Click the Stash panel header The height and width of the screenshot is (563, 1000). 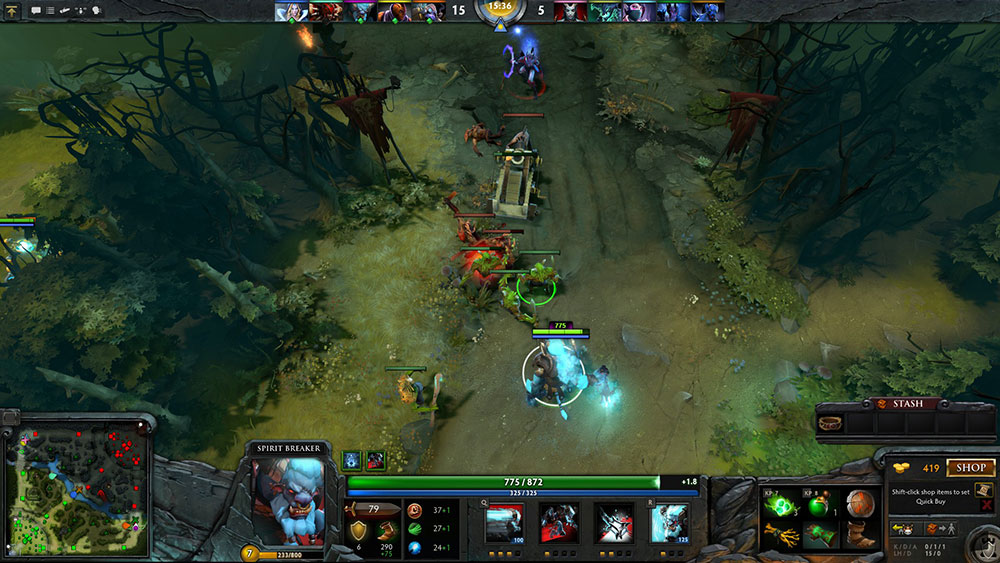(906, 404)
